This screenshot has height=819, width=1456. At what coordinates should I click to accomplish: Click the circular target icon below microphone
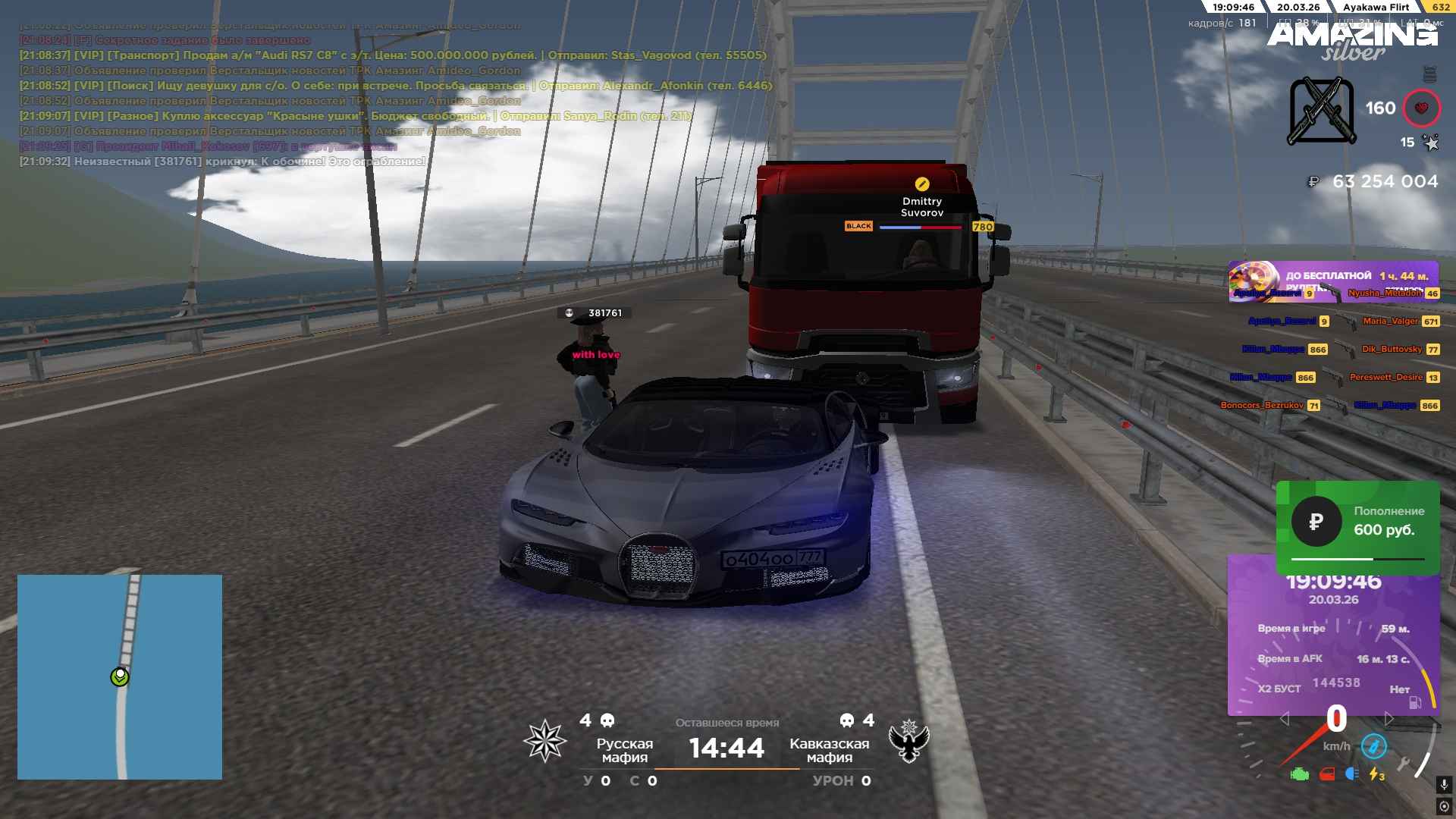coord(1444,807)
